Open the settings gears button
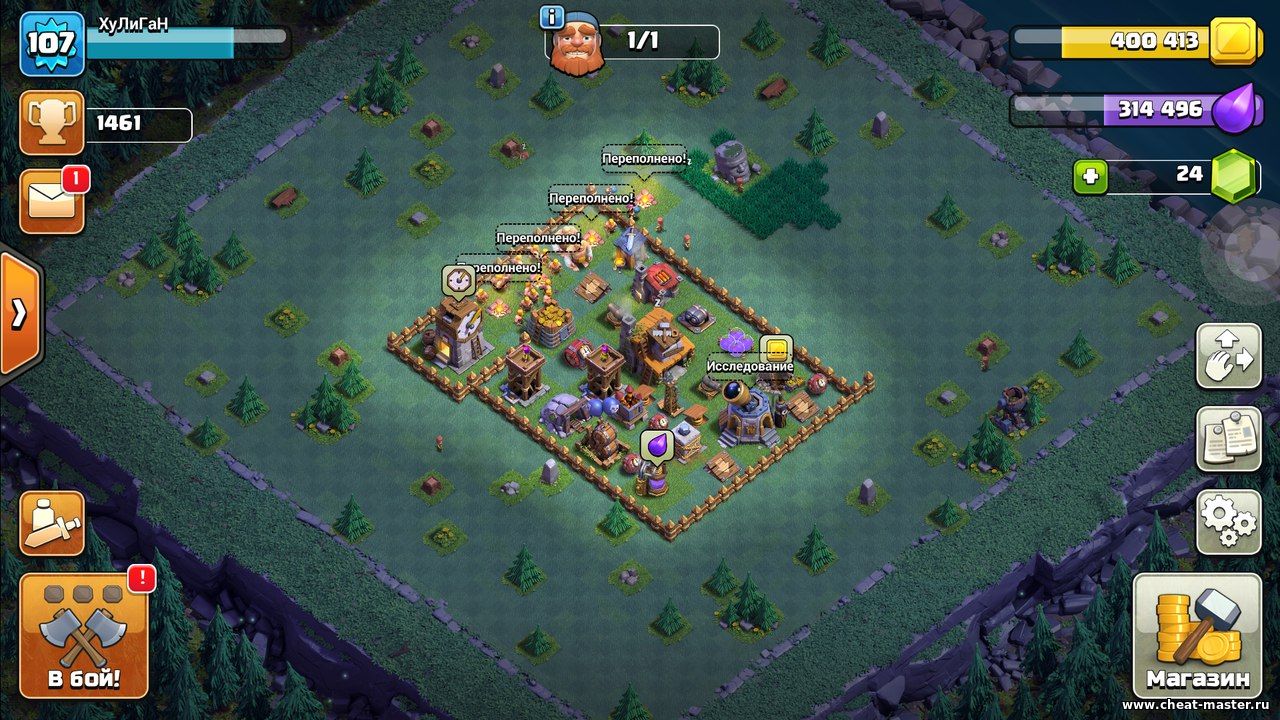 pyautogui.click(x=1228, y=520)
